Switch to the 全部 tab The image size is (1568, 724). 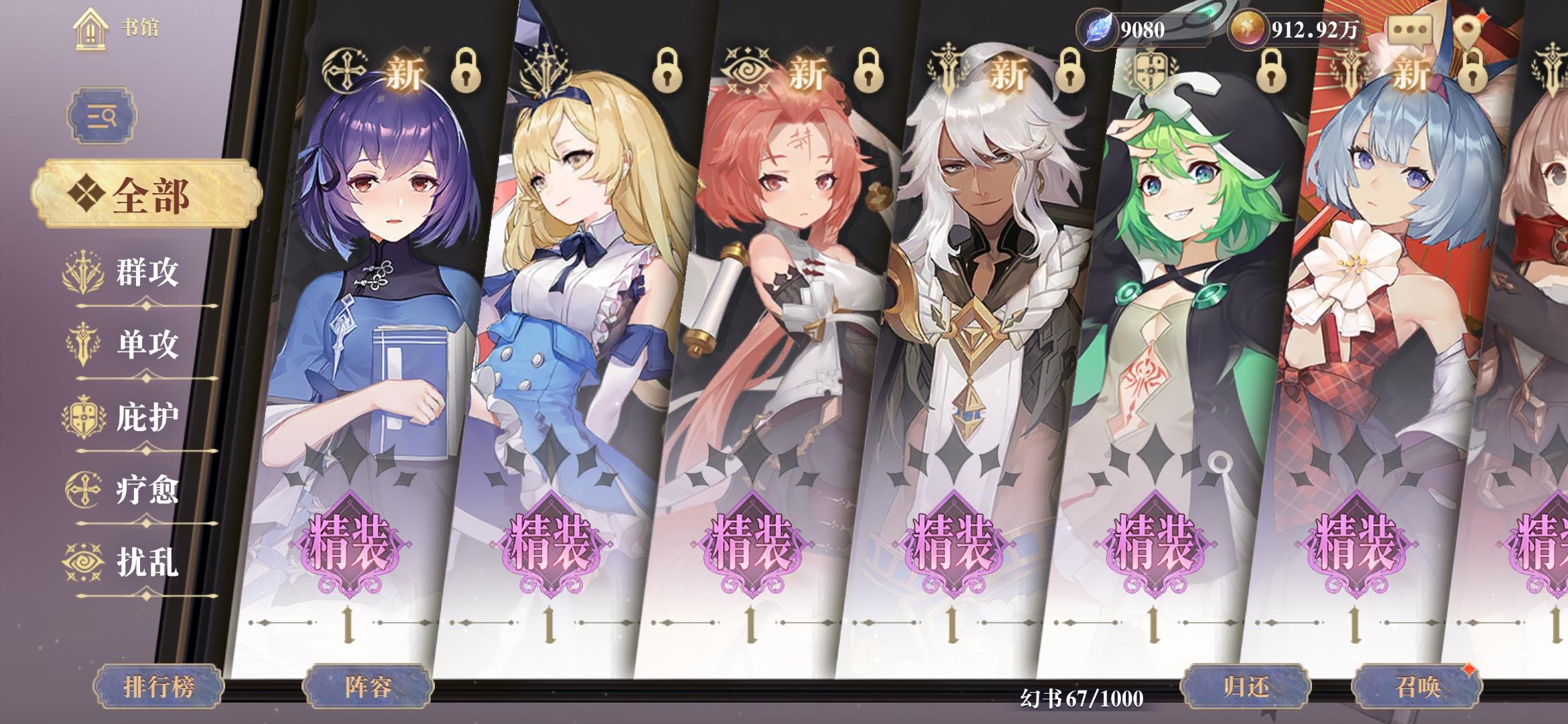146,190
